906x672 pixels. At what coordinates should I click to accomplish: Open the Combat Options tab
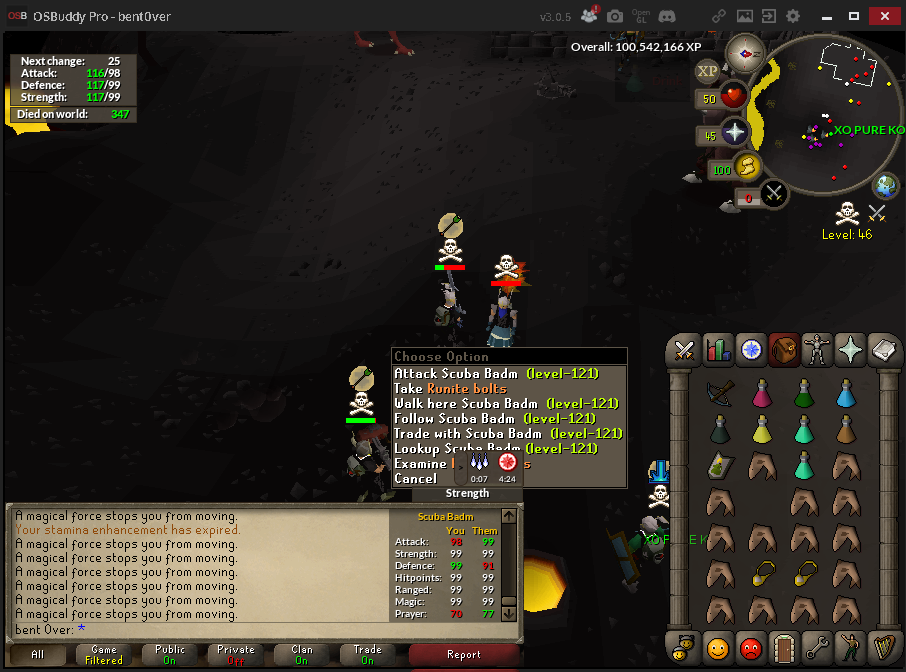(684, 350)
